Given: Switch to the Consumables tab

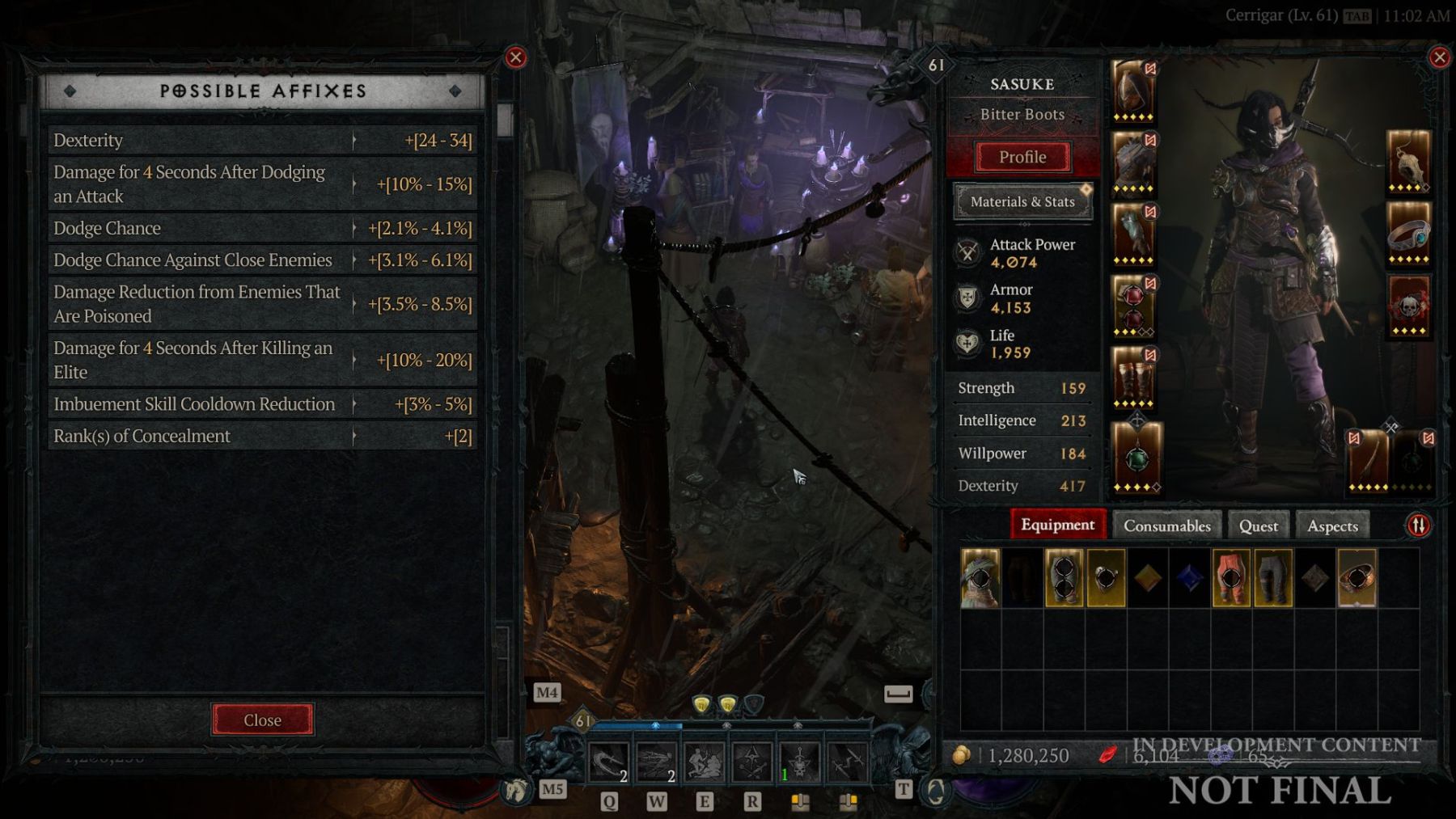Looking at the screenshot, I should click(1166, 526).
